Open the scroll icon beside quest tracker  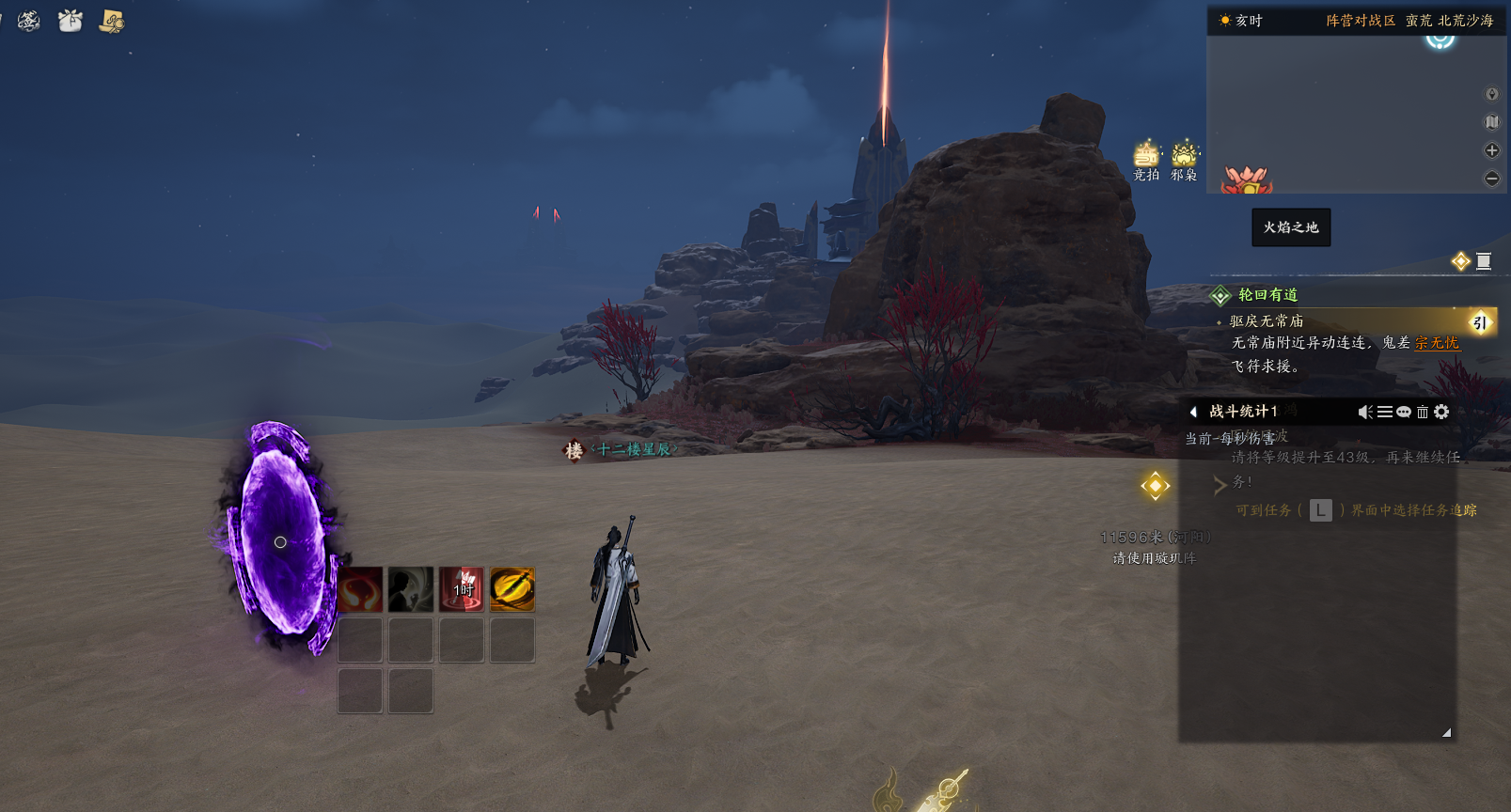tap(1484, 261)
